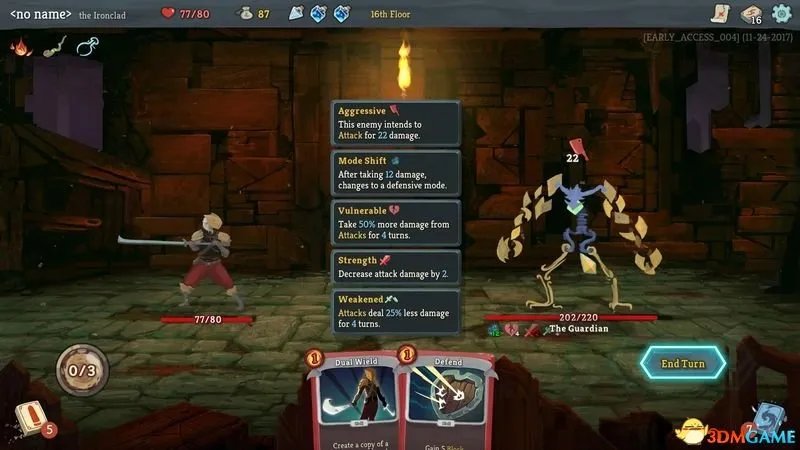Viewport: 800px width, 450px height.
Task: Inspect the blue ring-shaped relic
Action: tap(88, 46)
